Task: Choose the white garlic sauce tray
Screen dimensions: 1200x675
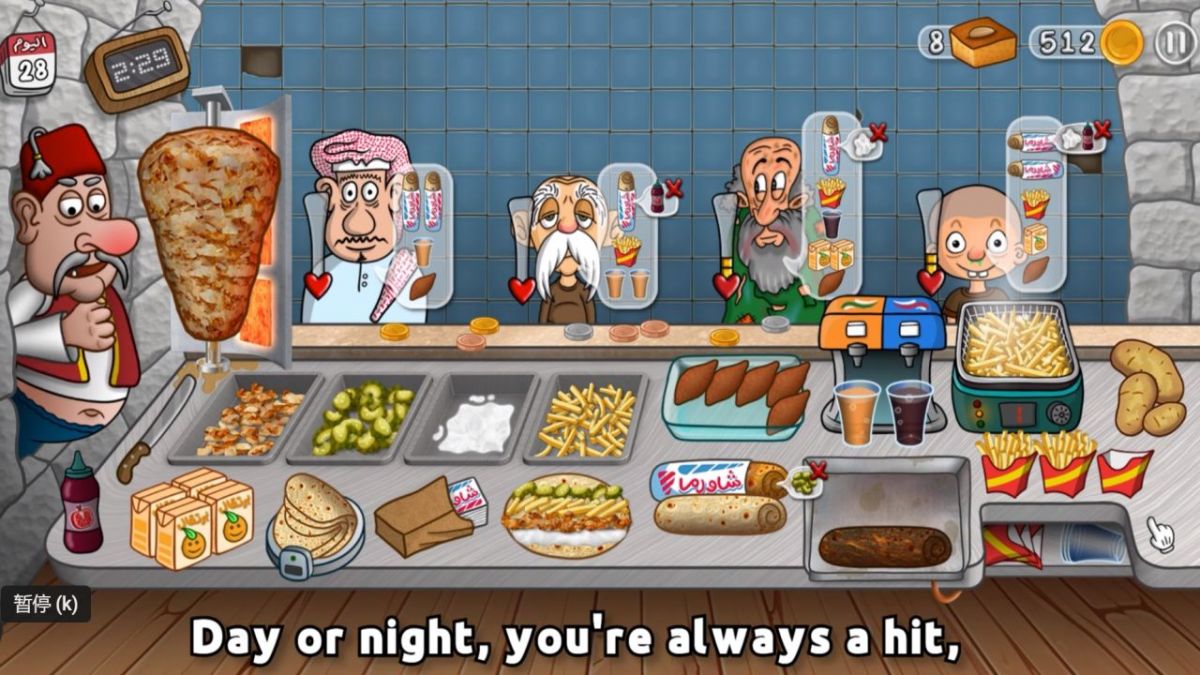Action: pyautogui.click(x=475, y=420)
